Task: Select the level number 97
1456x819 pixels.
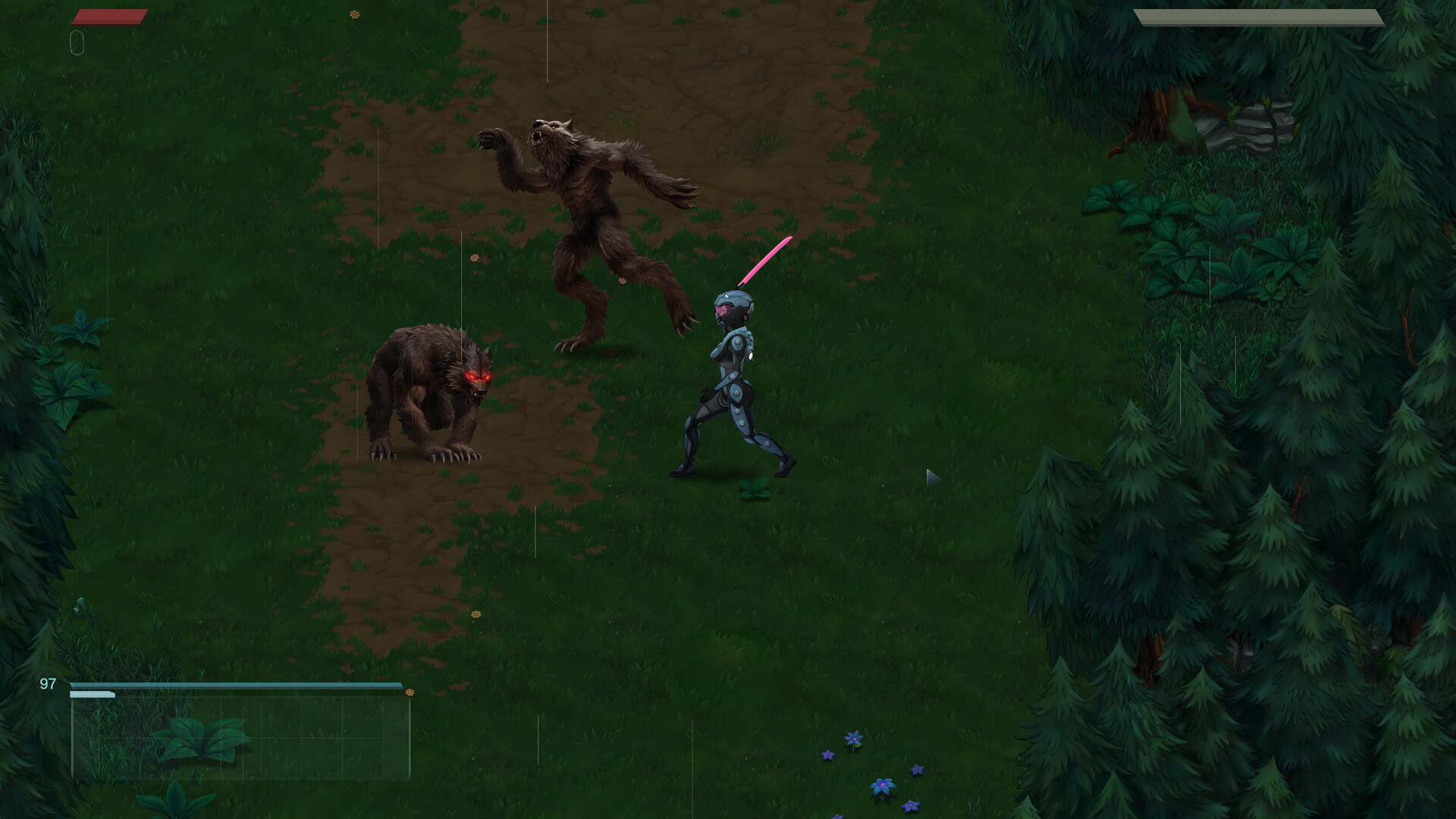Action: point(47,683)
